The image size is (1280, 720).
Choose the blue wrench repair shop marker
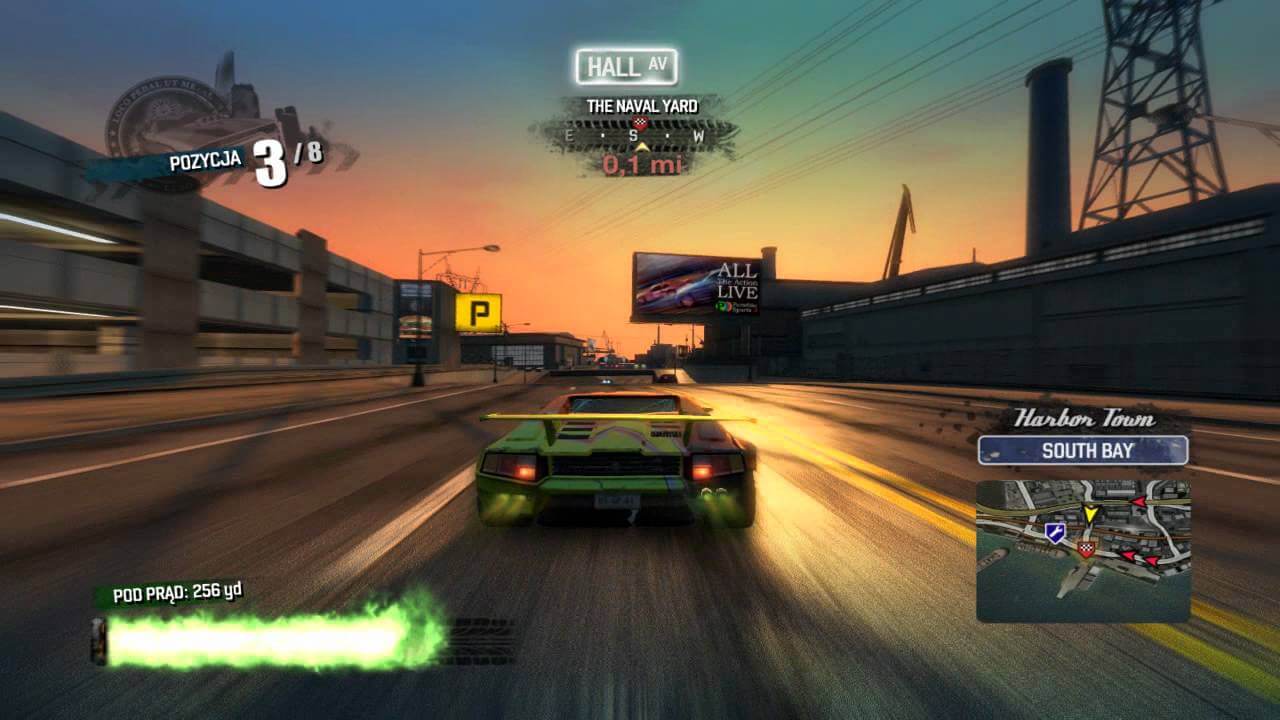pyautogui.click(x=1054, y=534)
